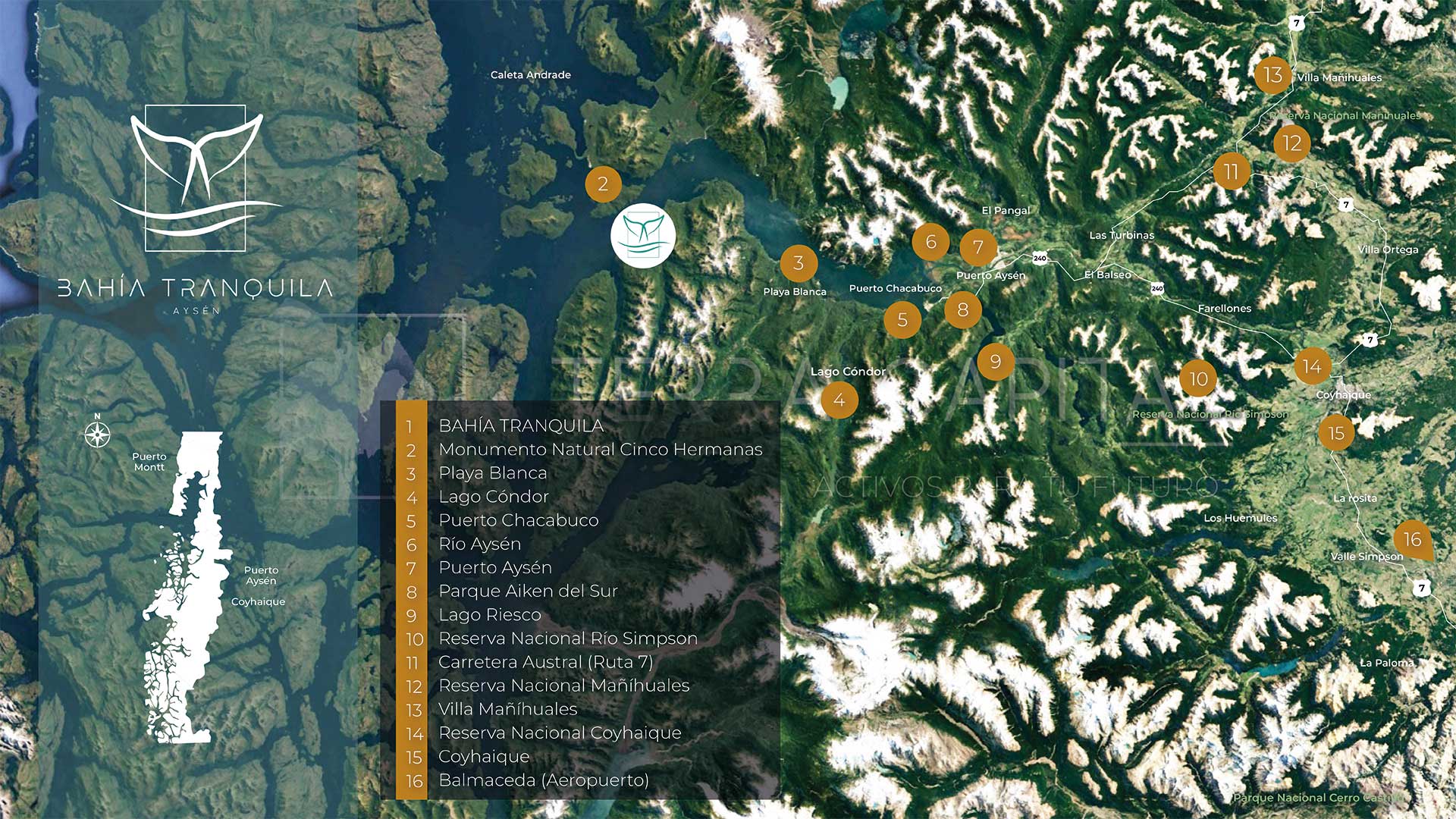Click orange map marker number 2
The height and width of the screenshot is (819, 1456).
click(x=603, y=184)
